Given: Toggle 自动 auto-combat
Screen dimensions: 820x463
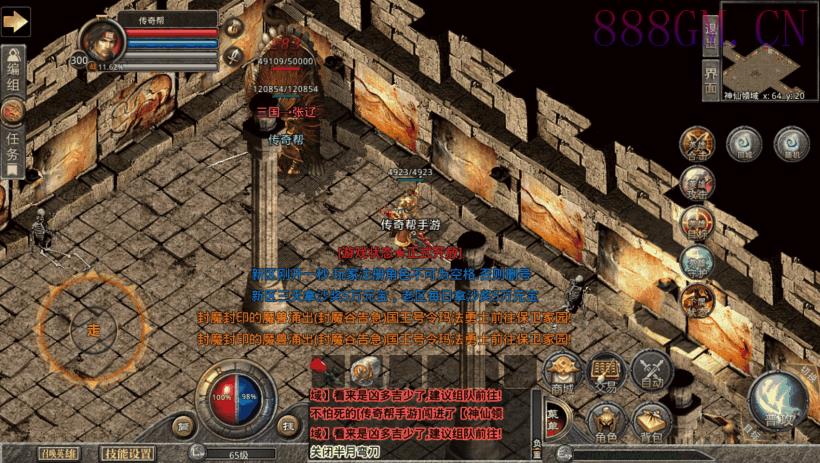Looking at the screenshot, I should click(652, 372).
